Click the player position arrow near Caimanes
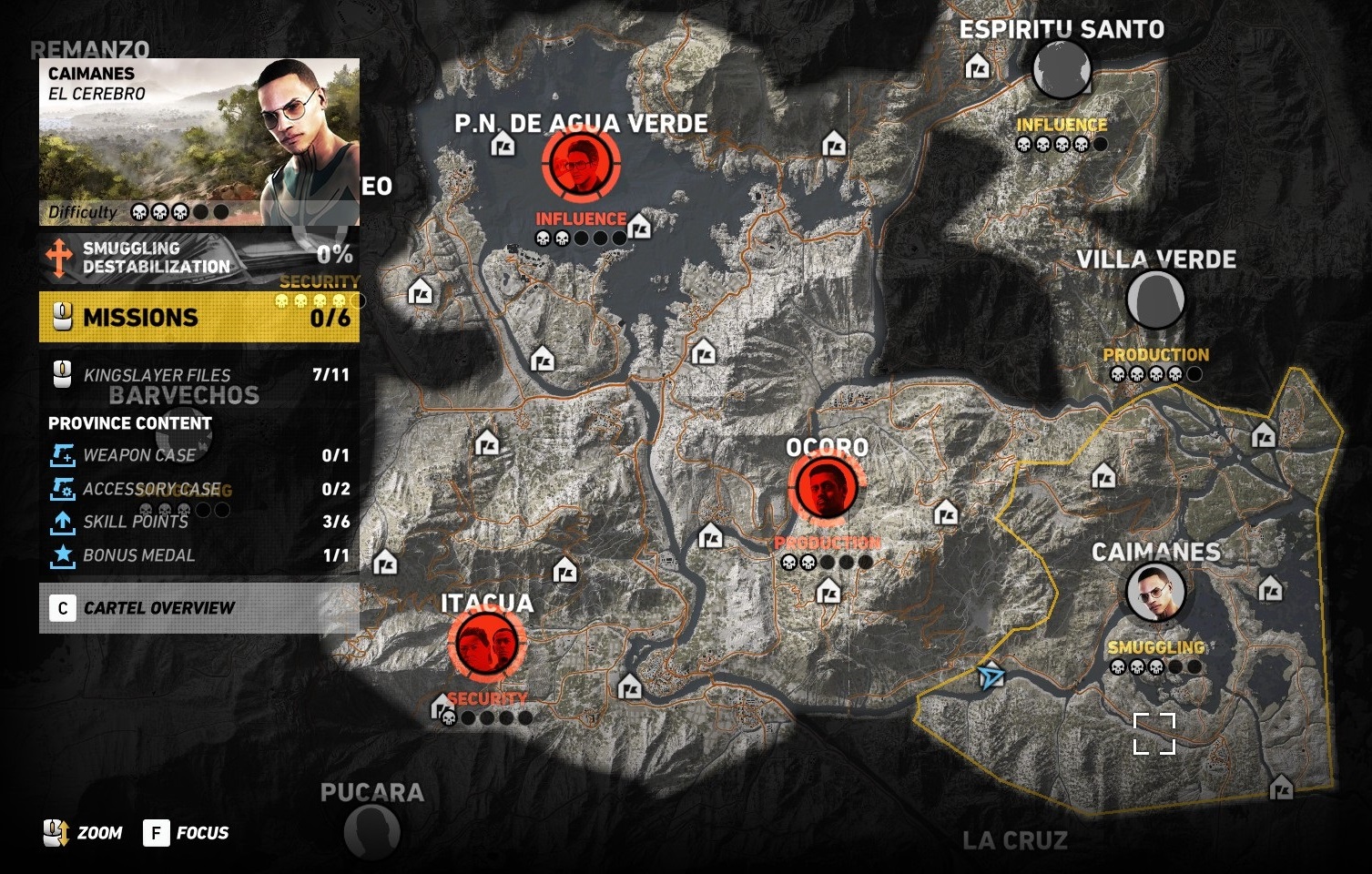The width and height of the screenshot is (1372, 874). [x=991, y=676]
